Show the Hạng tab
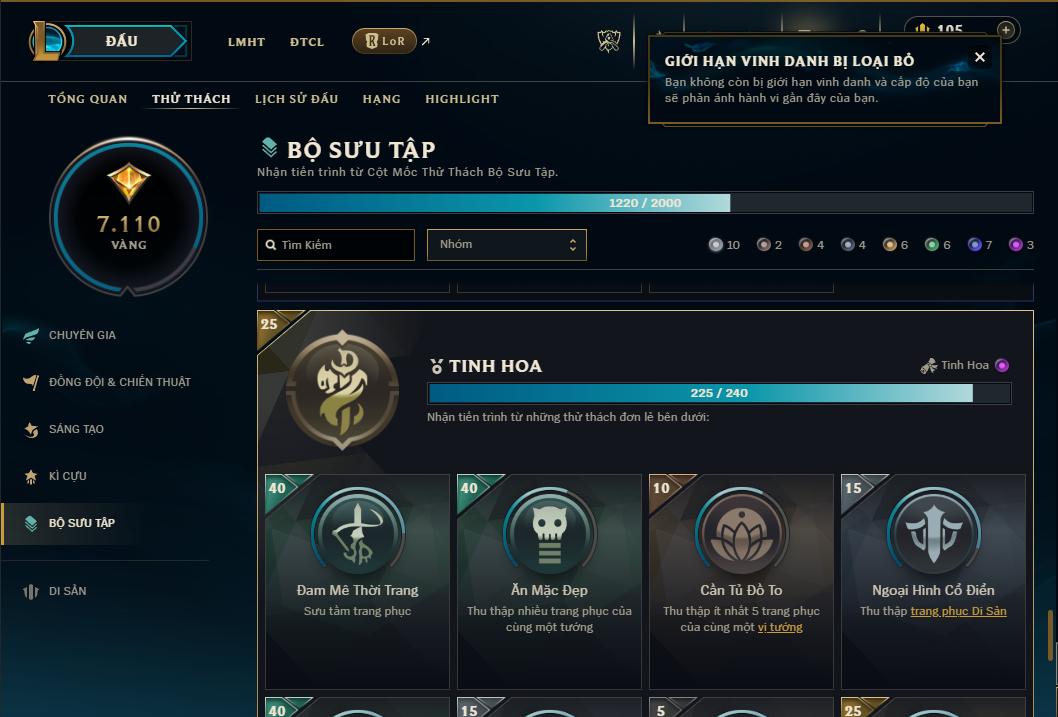 (x=381, y=99)
